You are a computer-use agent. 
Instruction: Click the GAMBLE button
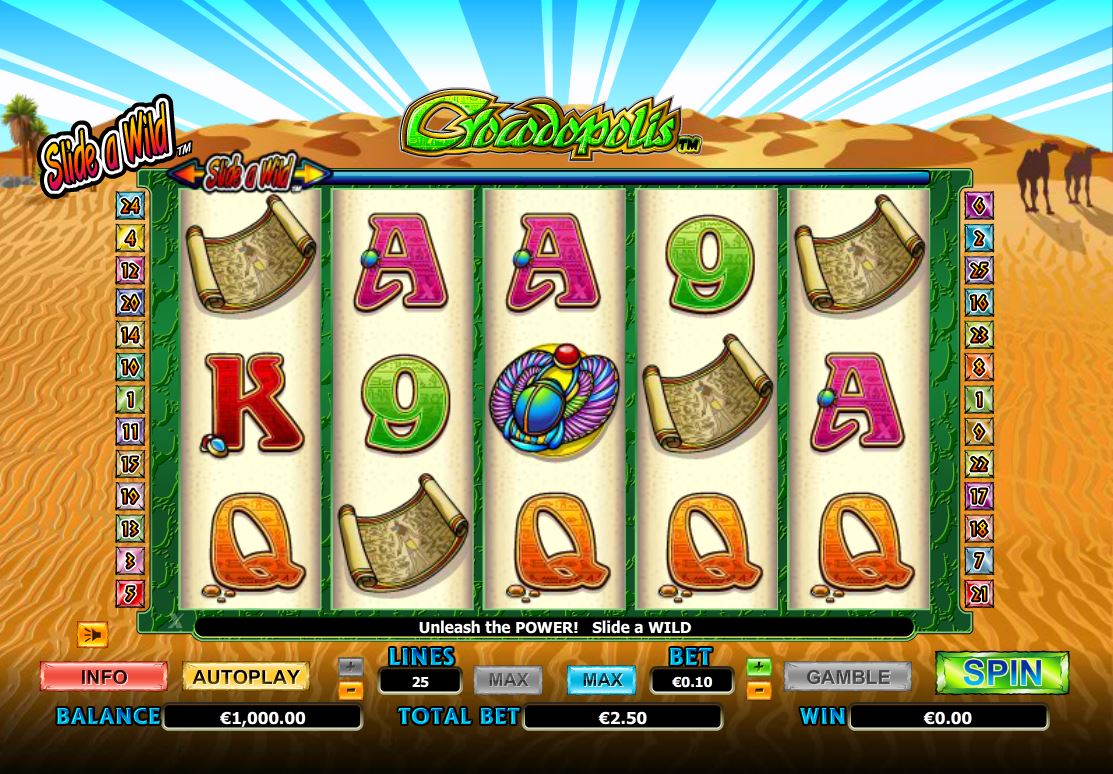[847, 677]
